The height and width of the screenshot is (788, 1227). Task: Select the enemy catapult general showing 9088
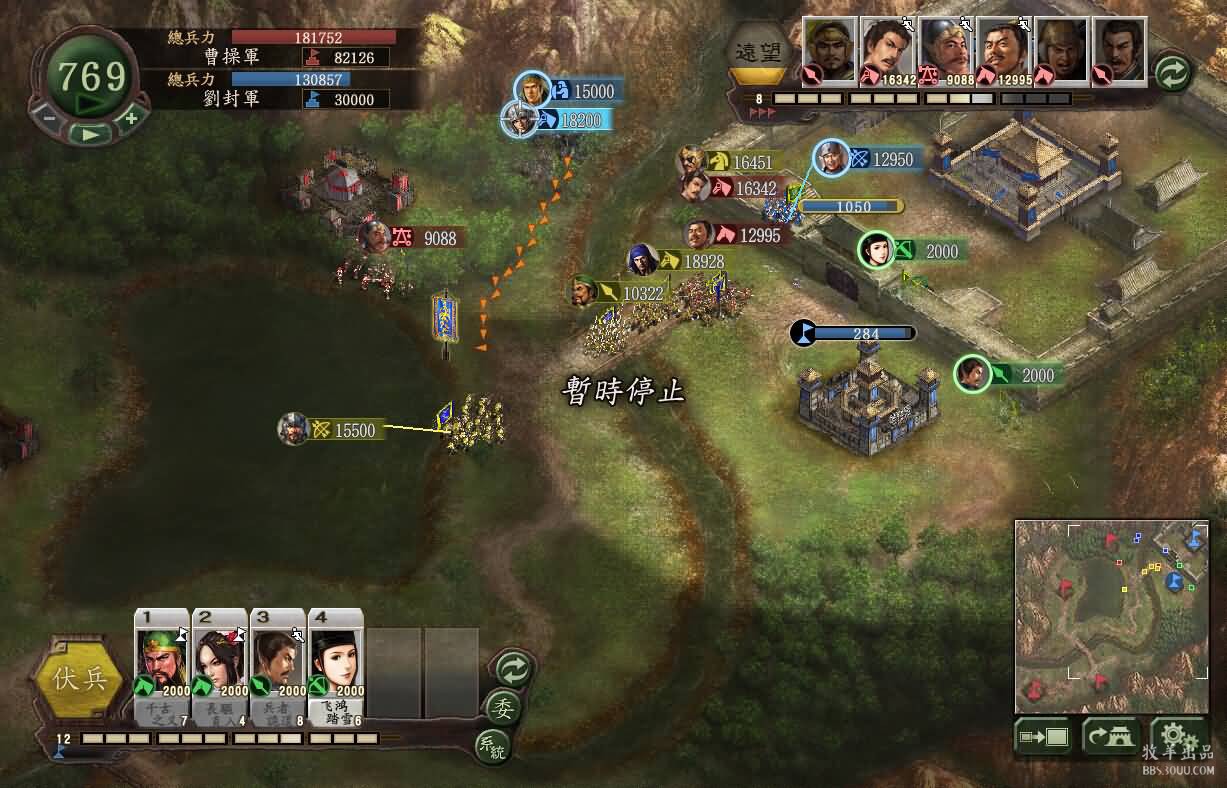(944, 50)
